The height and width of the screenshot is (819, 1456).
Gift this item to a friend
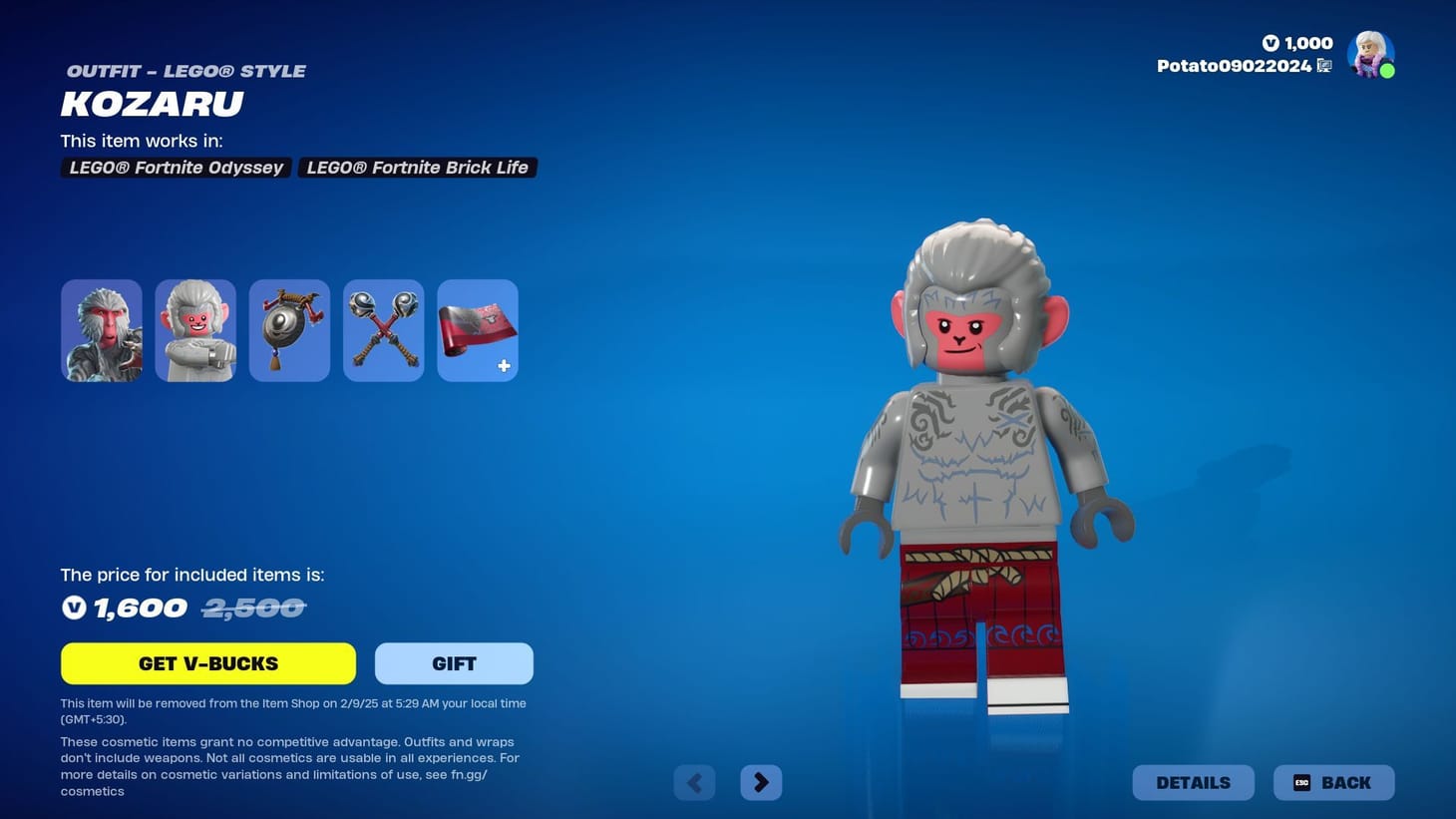[454, 662]
